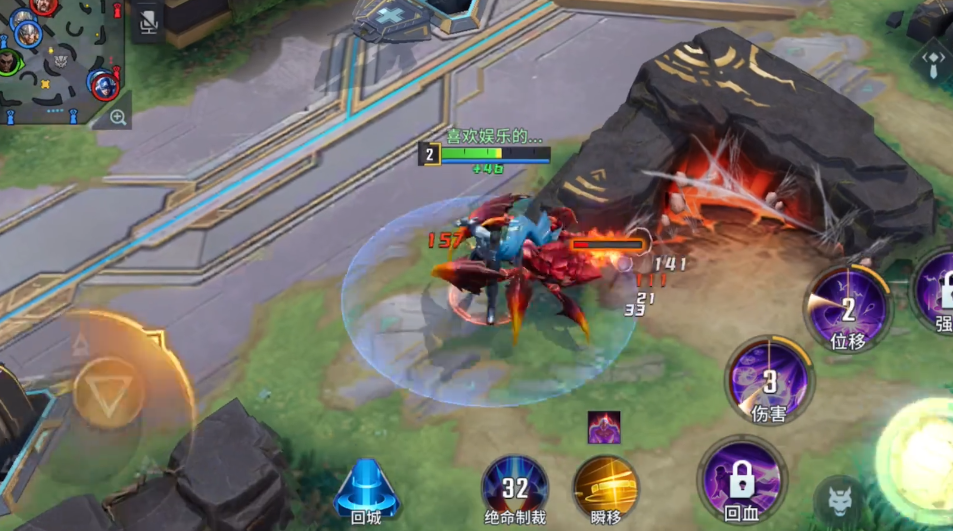Use the 绝命制裁 smite spell

(x=514, y=487)
